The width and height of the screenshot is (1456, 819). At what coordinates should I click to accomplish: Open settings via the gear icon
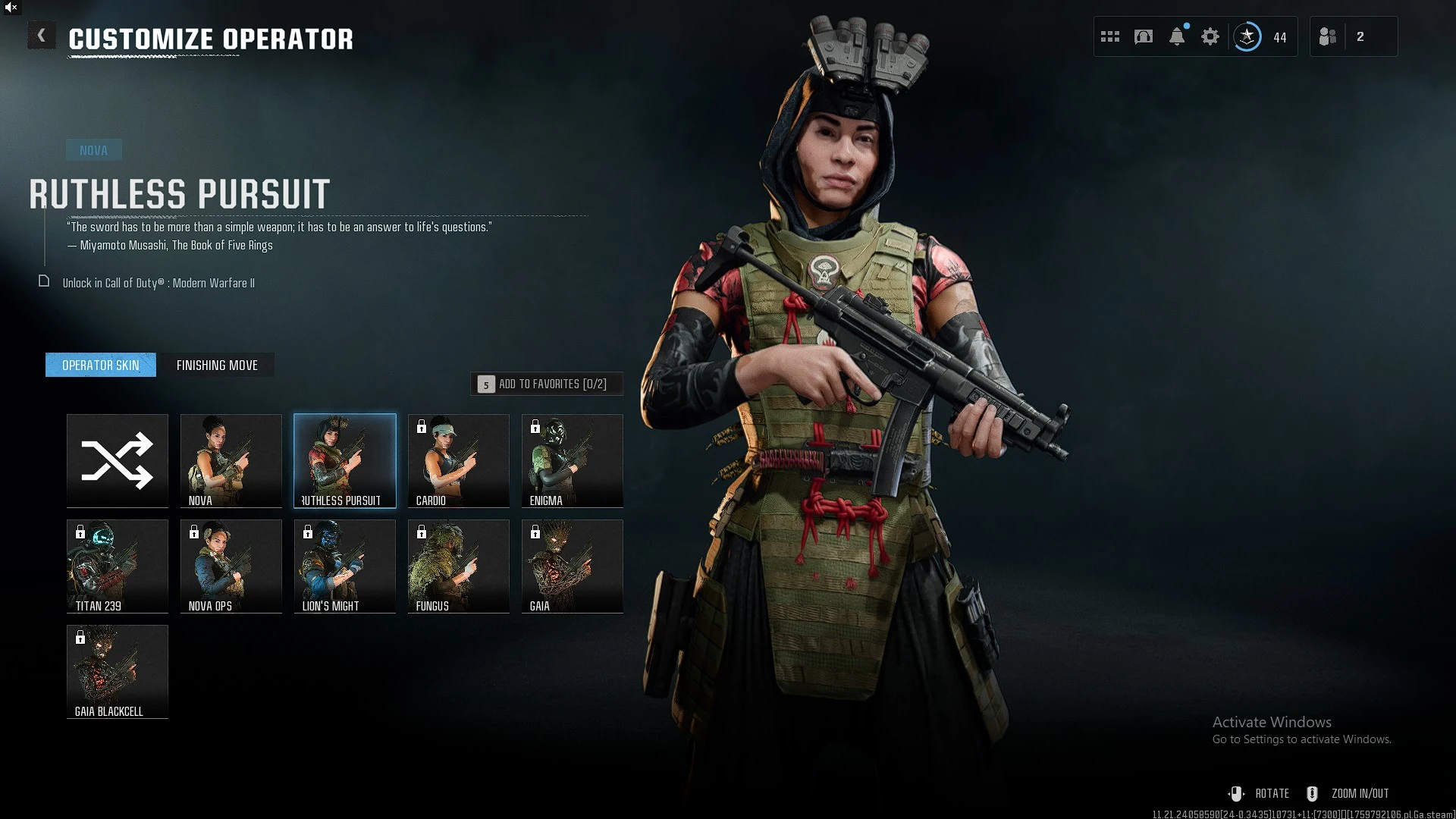(1210, 36)
